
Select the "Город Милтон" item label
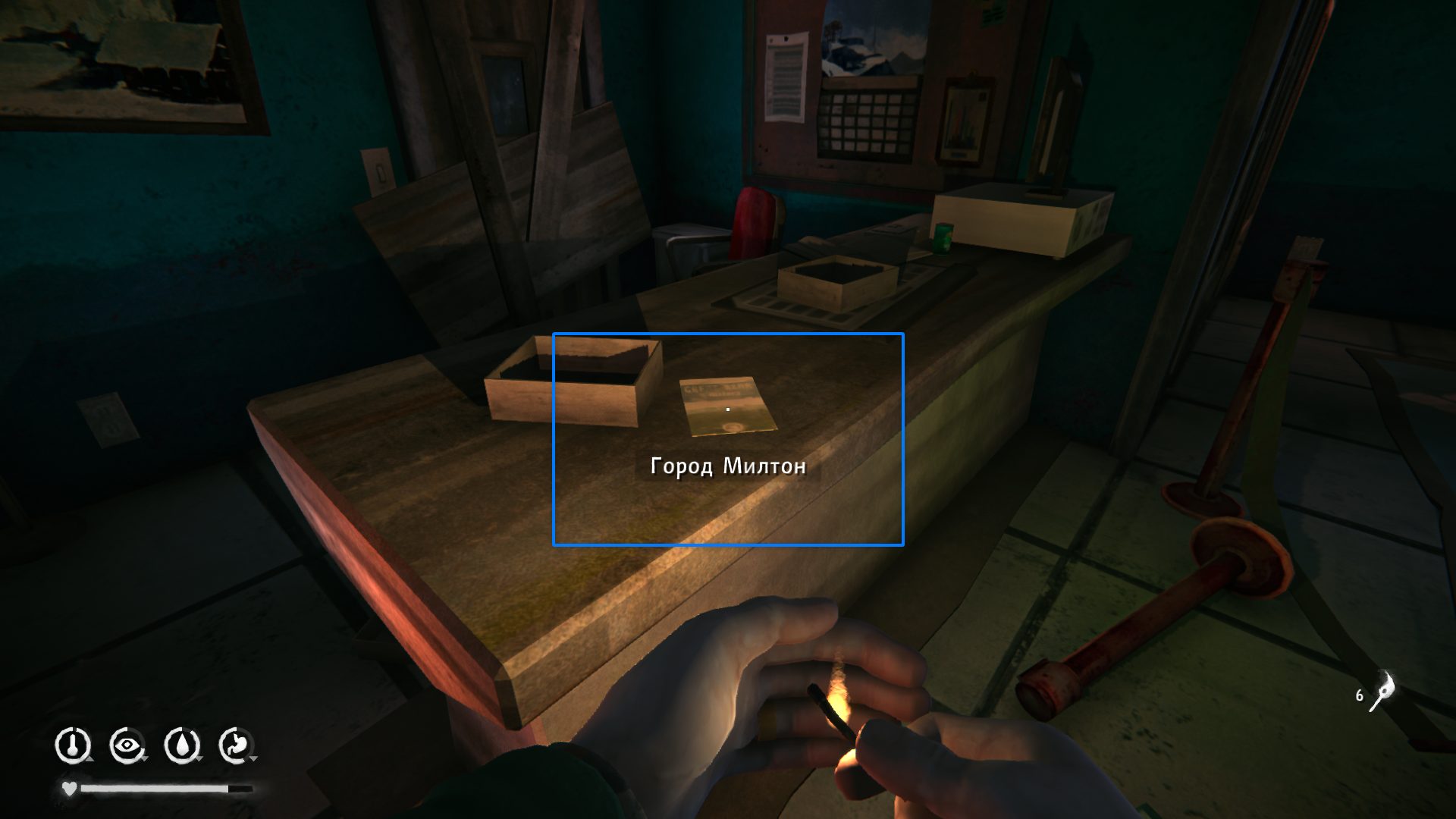[728, 466]
